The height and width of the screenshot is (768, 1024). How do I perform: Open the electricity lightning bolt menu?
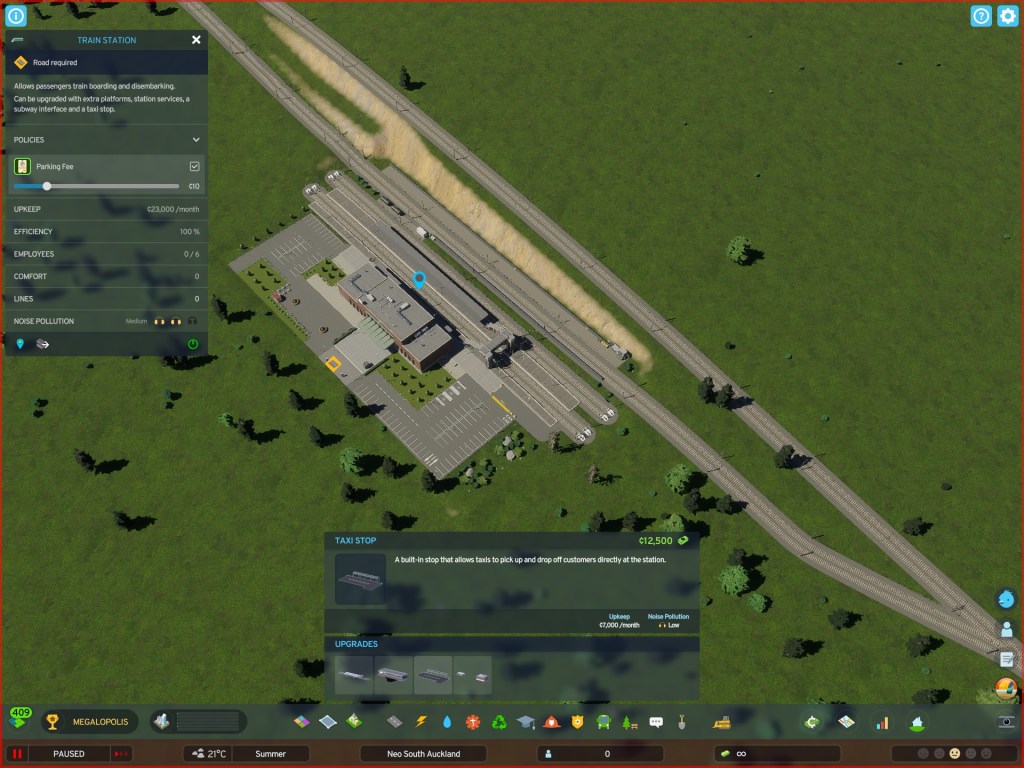pyautogui.click(x=421, y=721)
